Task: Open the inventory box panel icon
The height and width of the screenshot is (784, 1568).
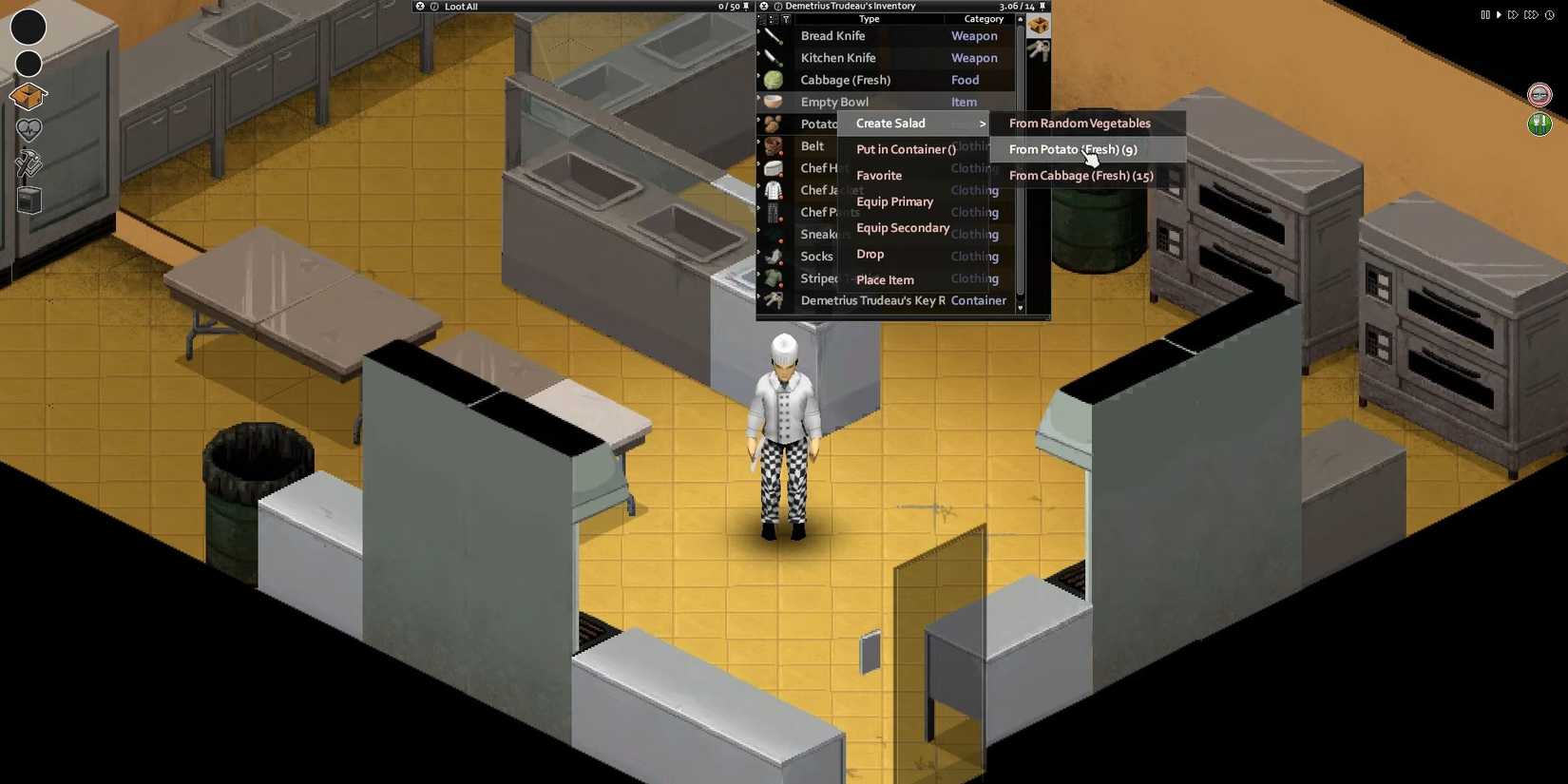Action: (27, 96)
